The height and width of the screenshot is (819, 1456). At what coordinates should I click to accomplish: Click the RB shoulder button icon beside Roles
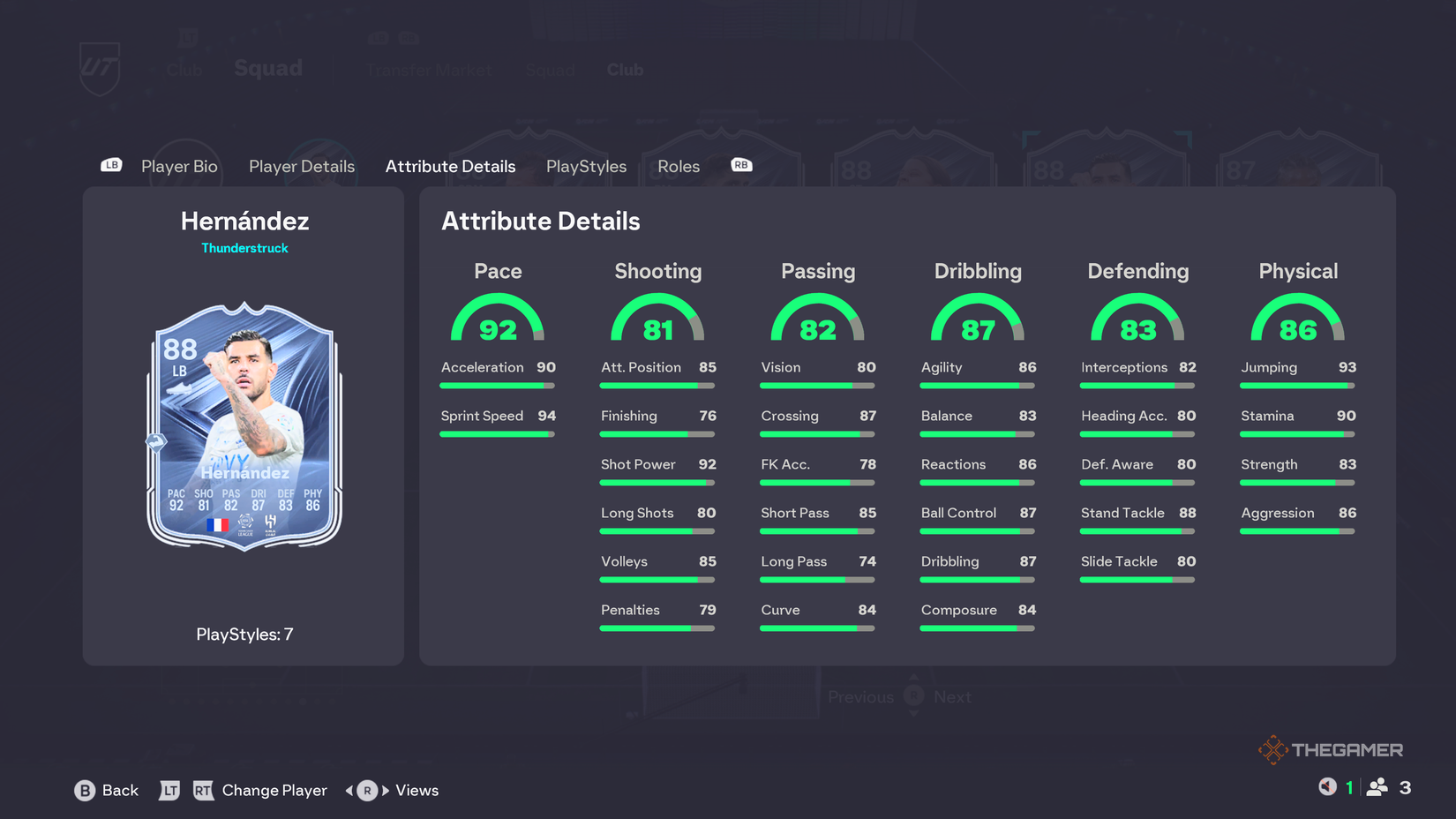tap(740, 165)
